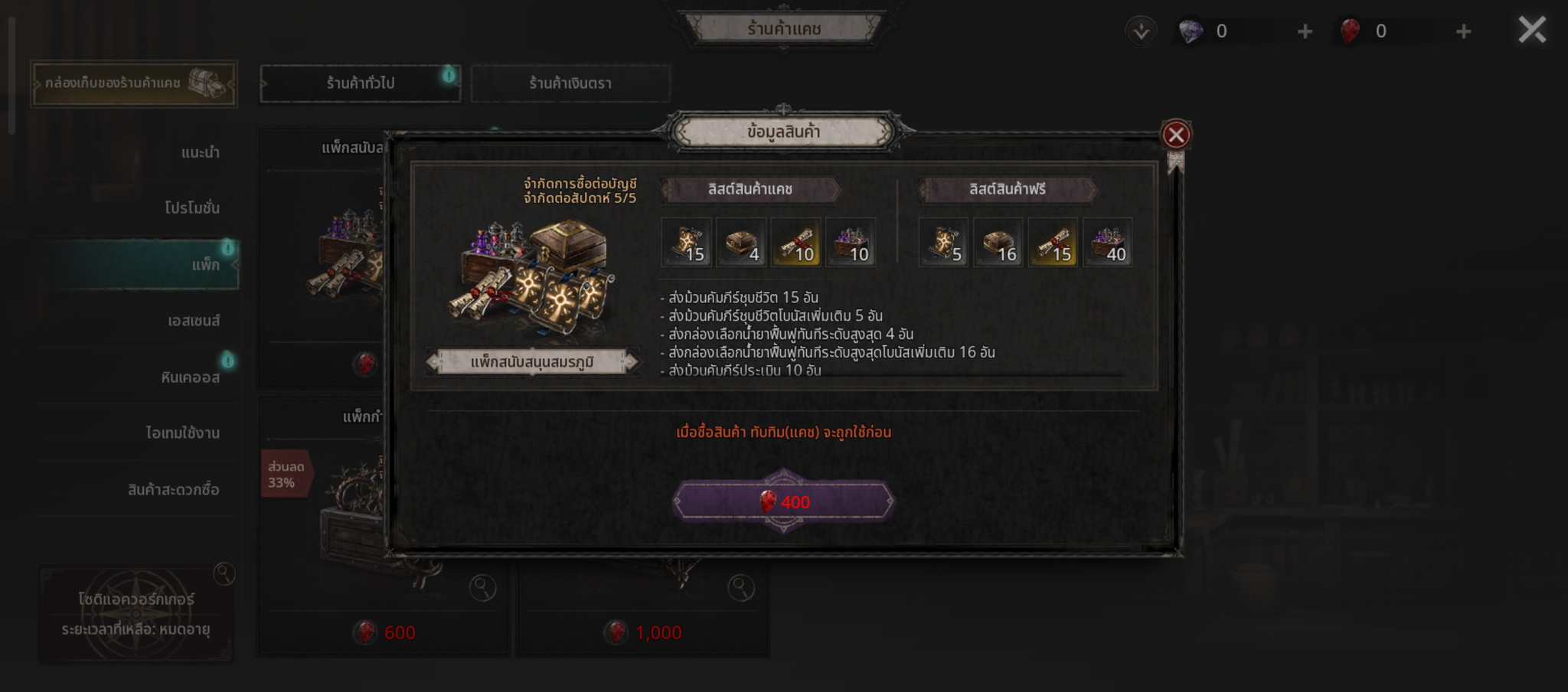
Task: Click the round down-arrow button near currencies
Action: (x=1141, y=31)
